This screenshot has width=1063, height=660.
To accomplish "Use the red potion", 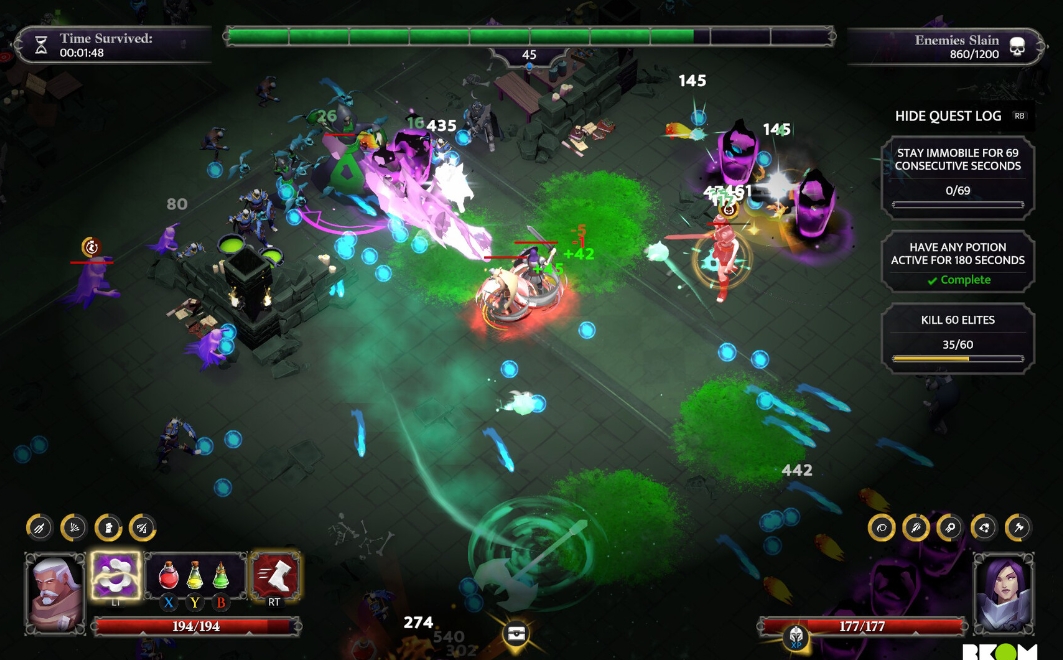I will pyautogui.click(x=167, y=575).
